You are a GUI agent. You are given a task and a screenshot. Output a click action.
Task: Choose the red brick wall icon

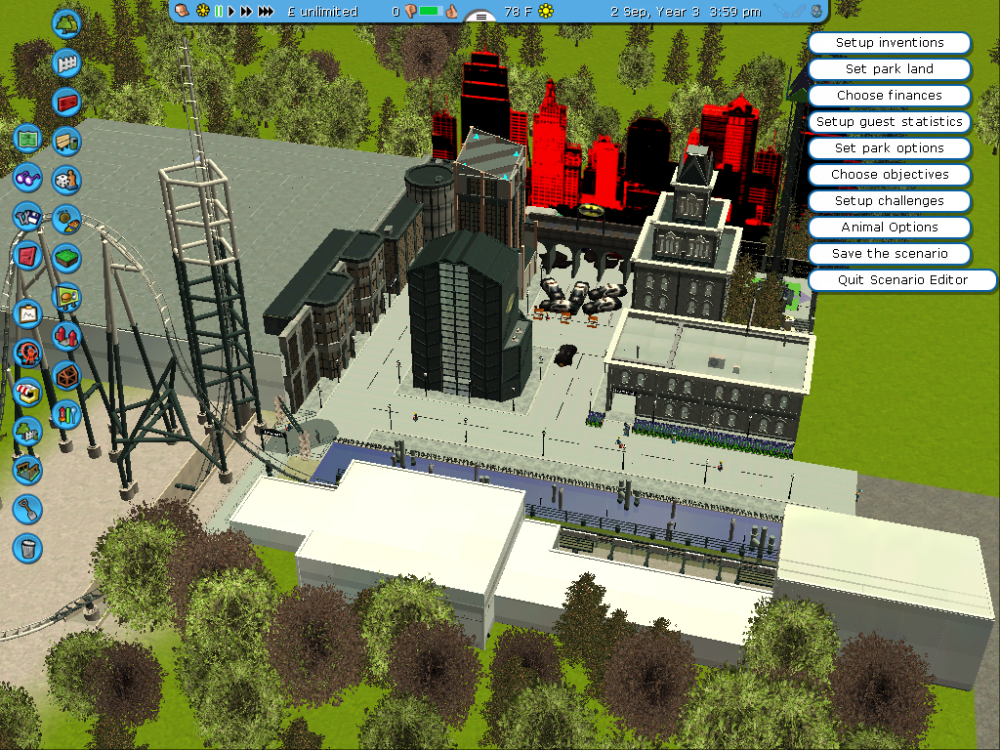(x=67, y=102)
